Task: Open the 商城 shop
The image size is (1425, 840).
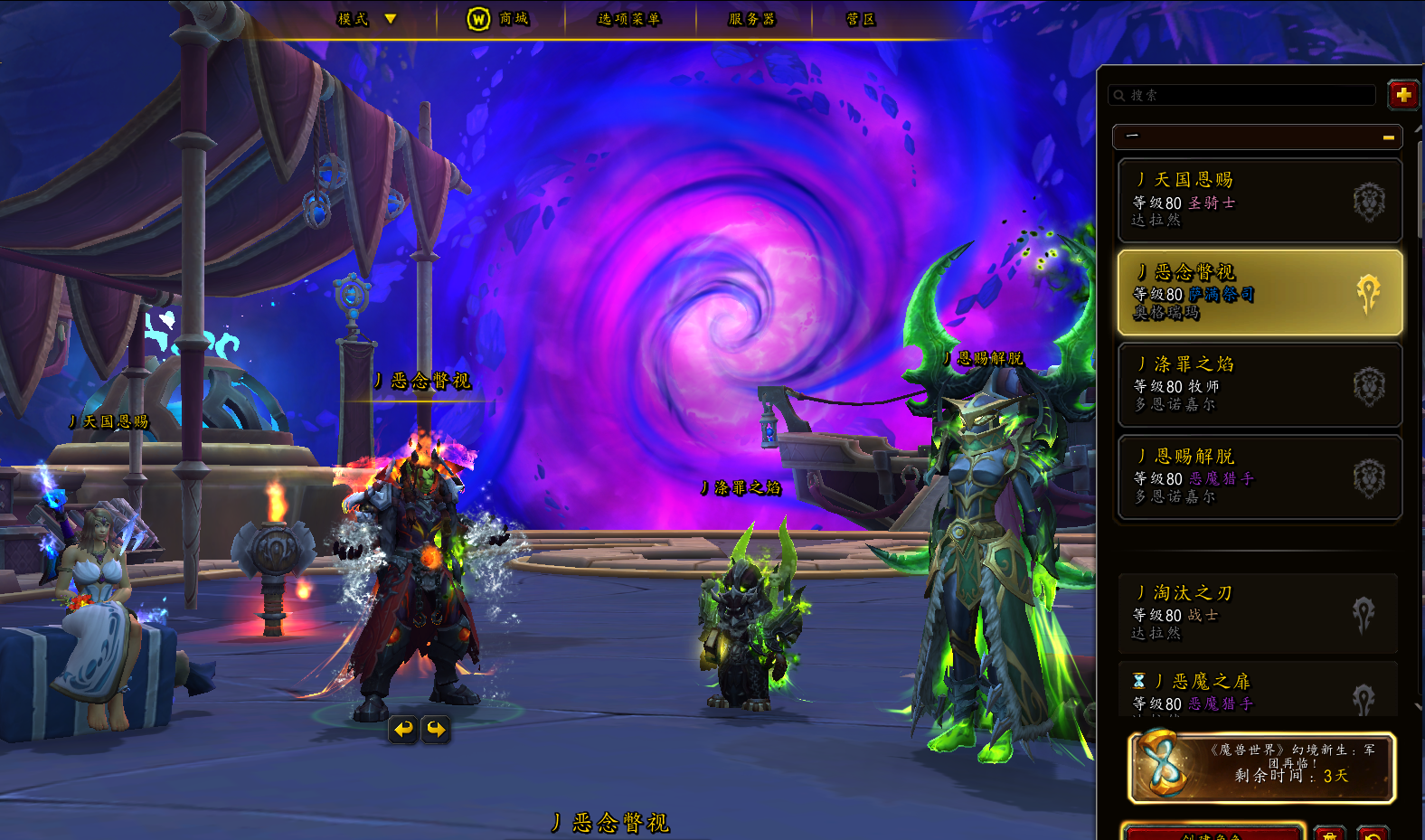Action: [498, 19]
